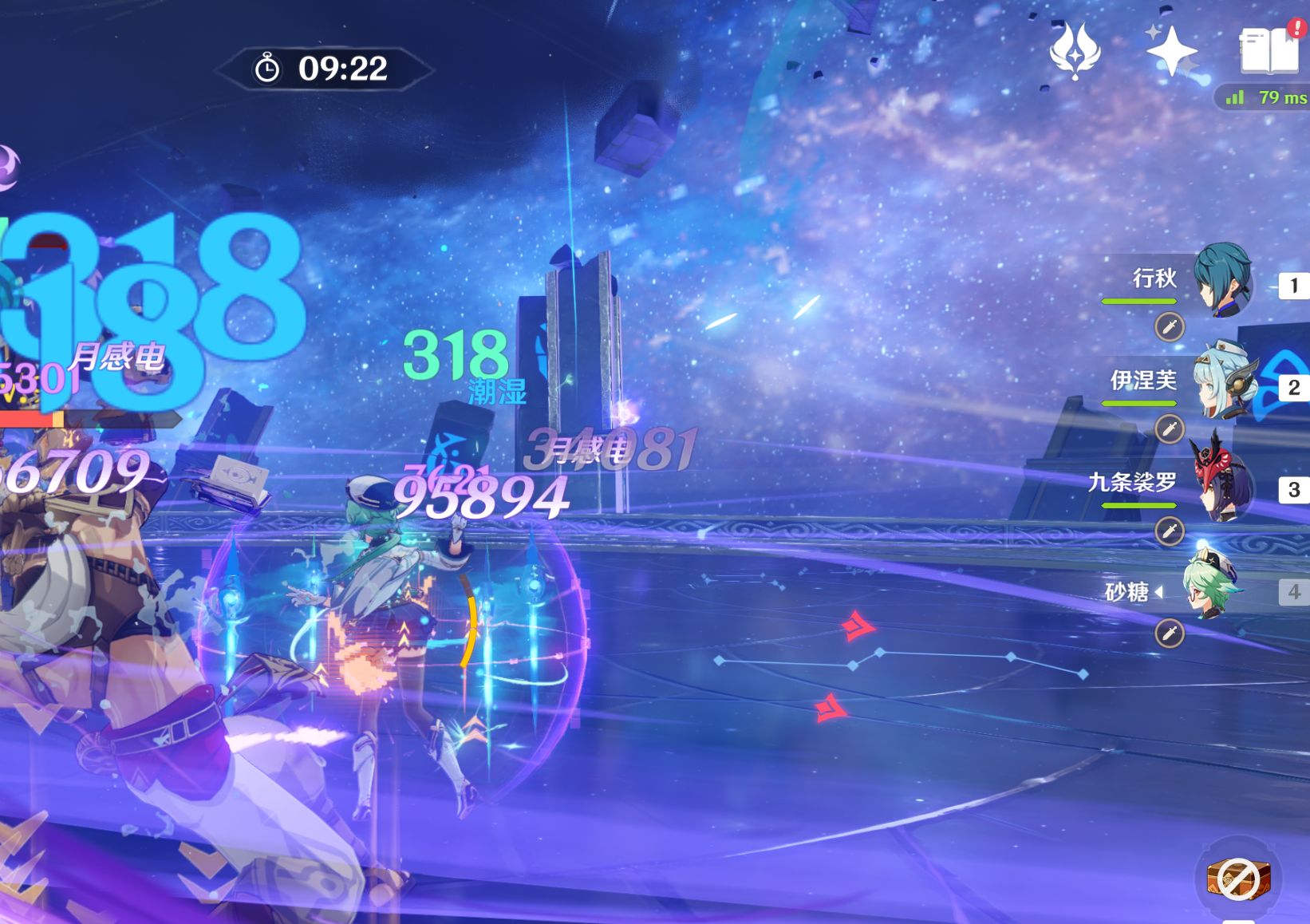Open the four-pointed star wish icon

click(1171, 51)
